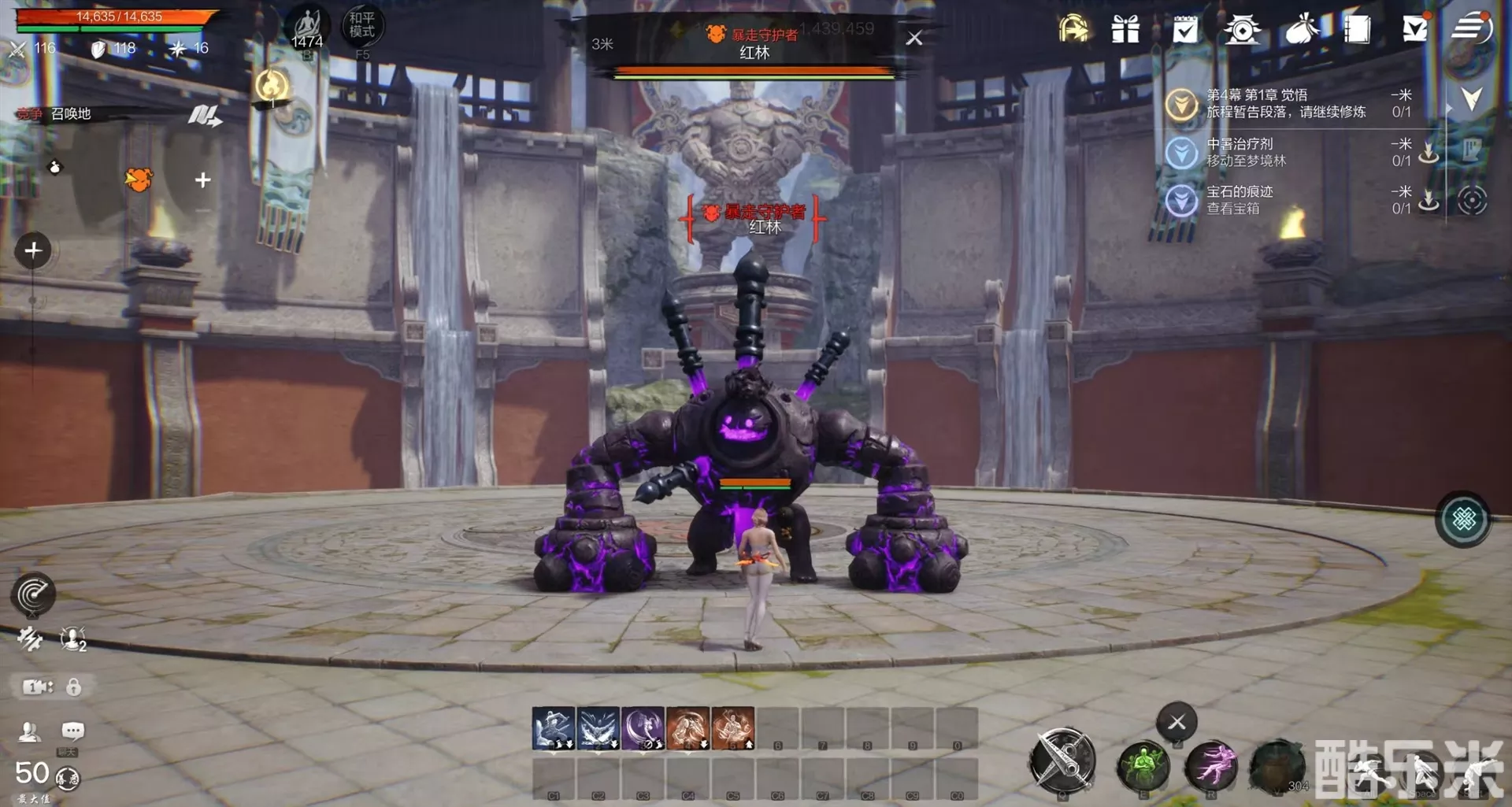Activate the green meditating figure skill

pyautogui.click(x=1143, y=764)
